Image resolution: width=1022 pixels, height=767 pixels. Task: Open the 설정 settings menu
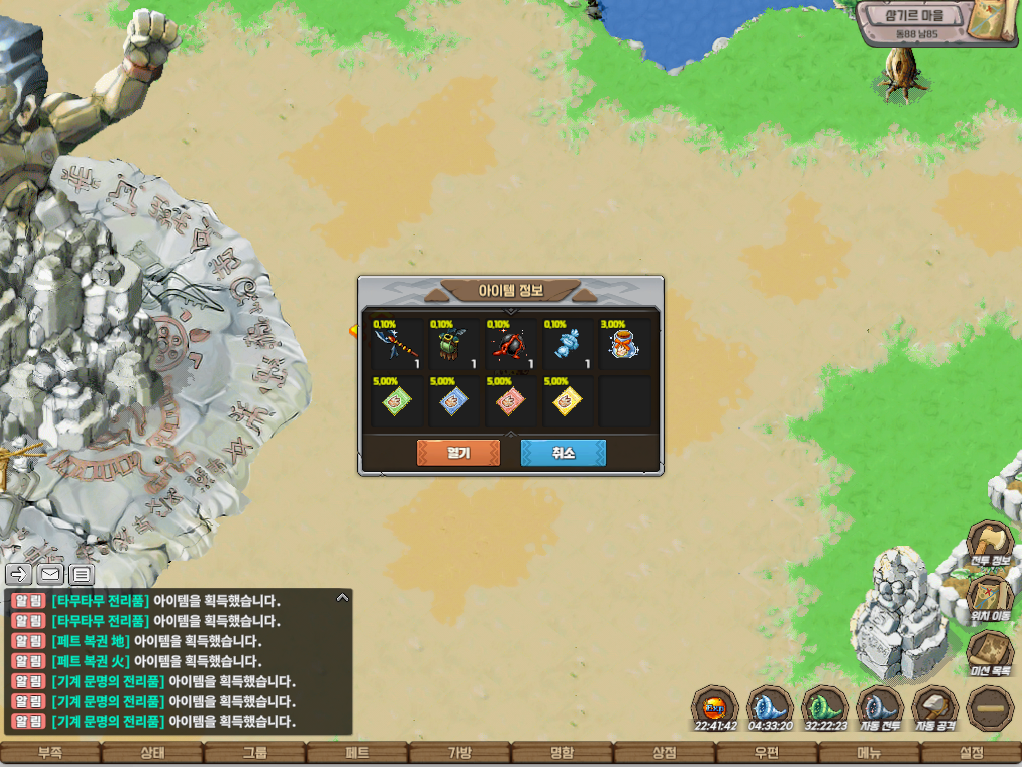coord(971,753)
